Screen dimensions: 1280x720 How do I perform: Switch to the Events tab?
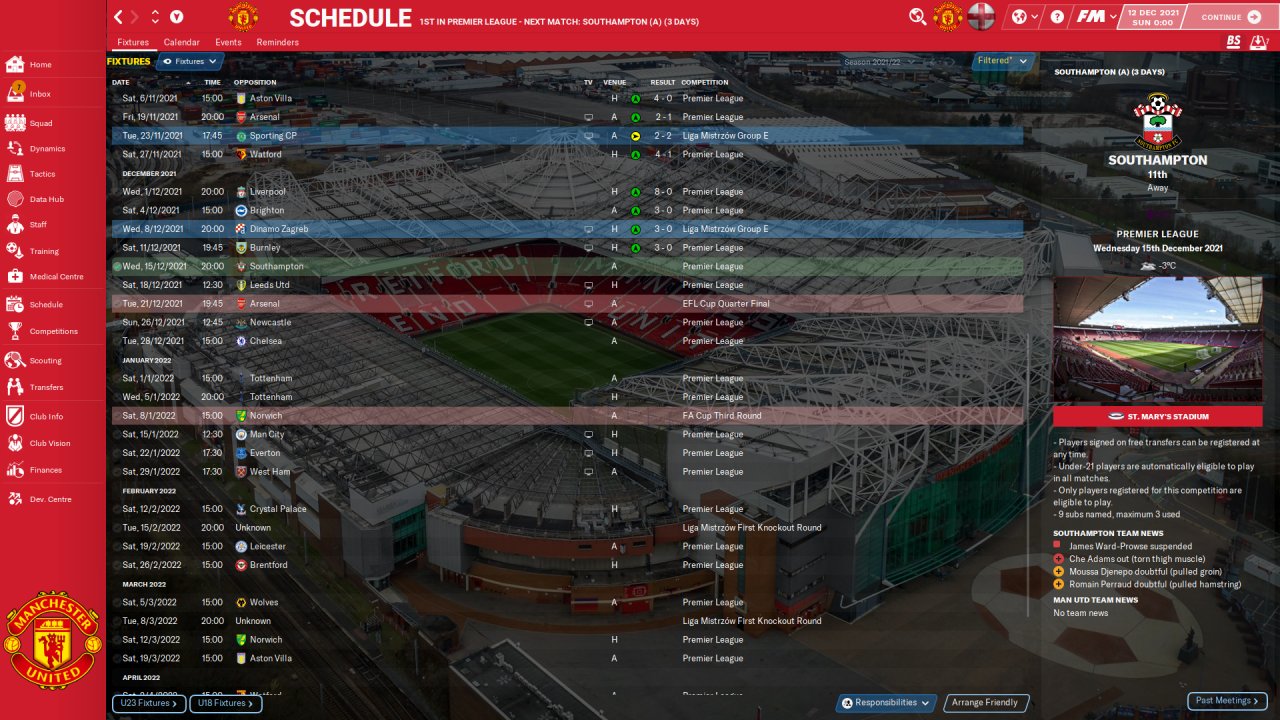click(x=228, y=42)
